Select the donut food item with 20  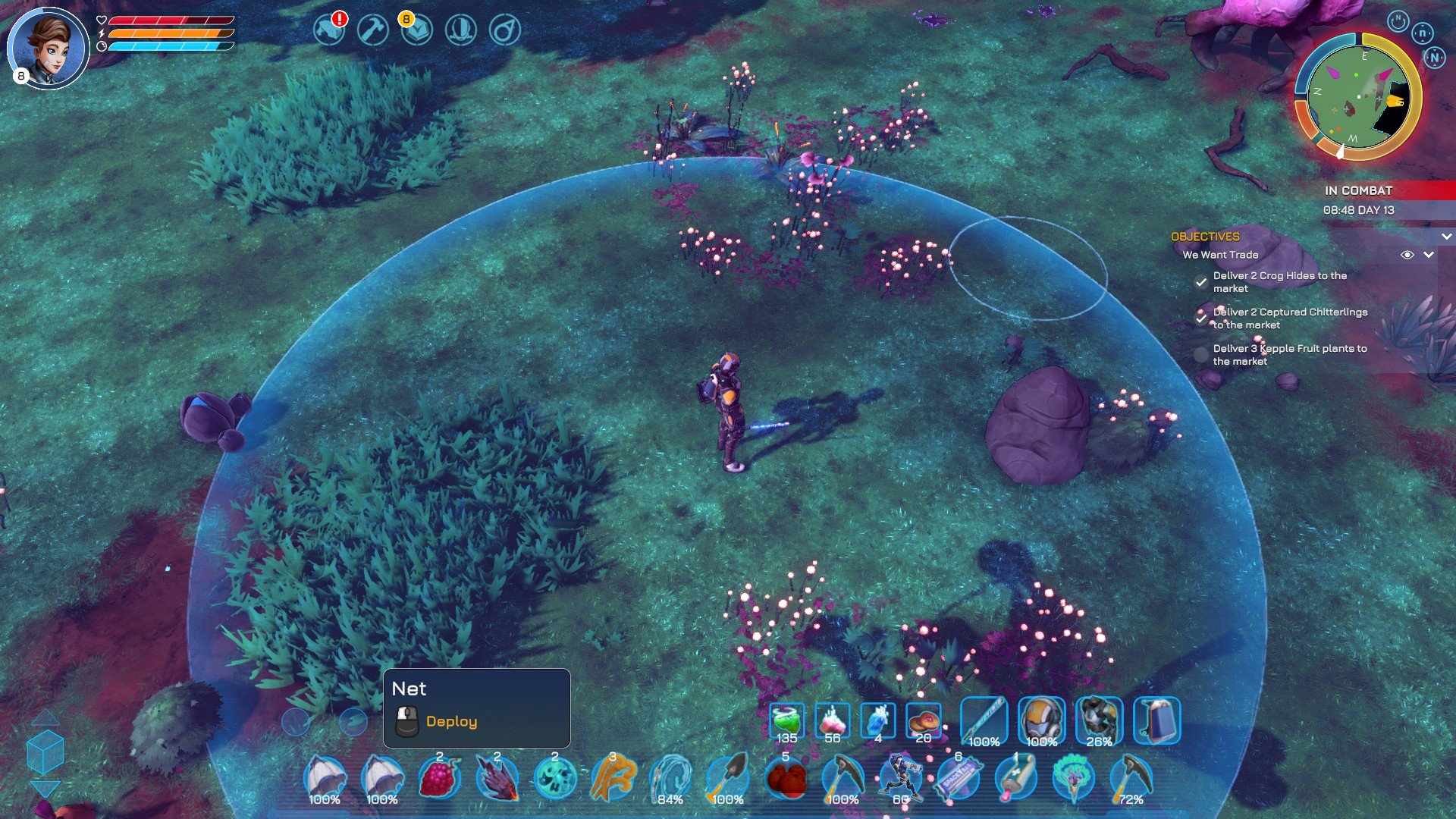923,721
